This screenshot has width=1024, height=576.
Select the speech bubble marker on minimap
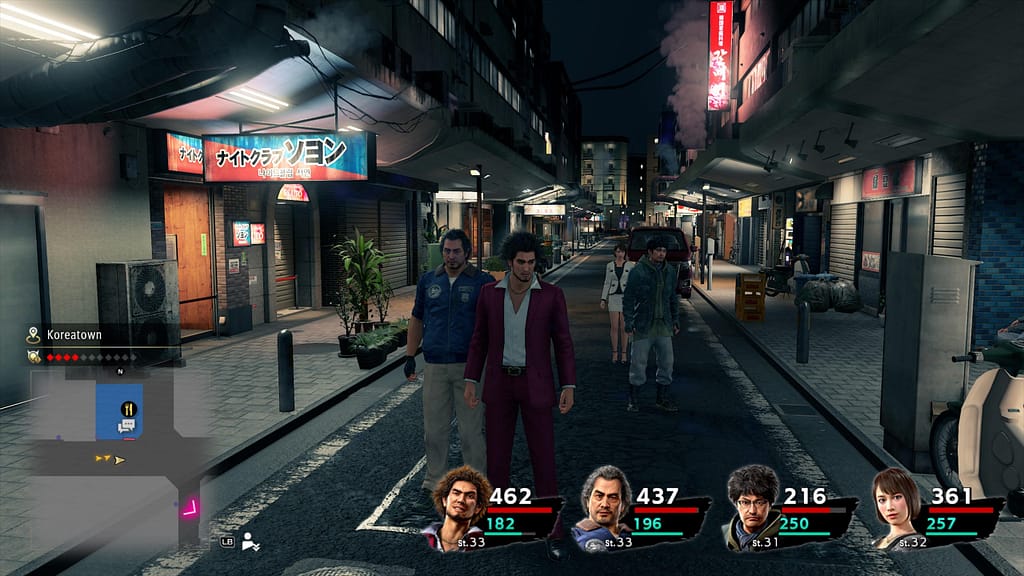[x=127, y=427]
